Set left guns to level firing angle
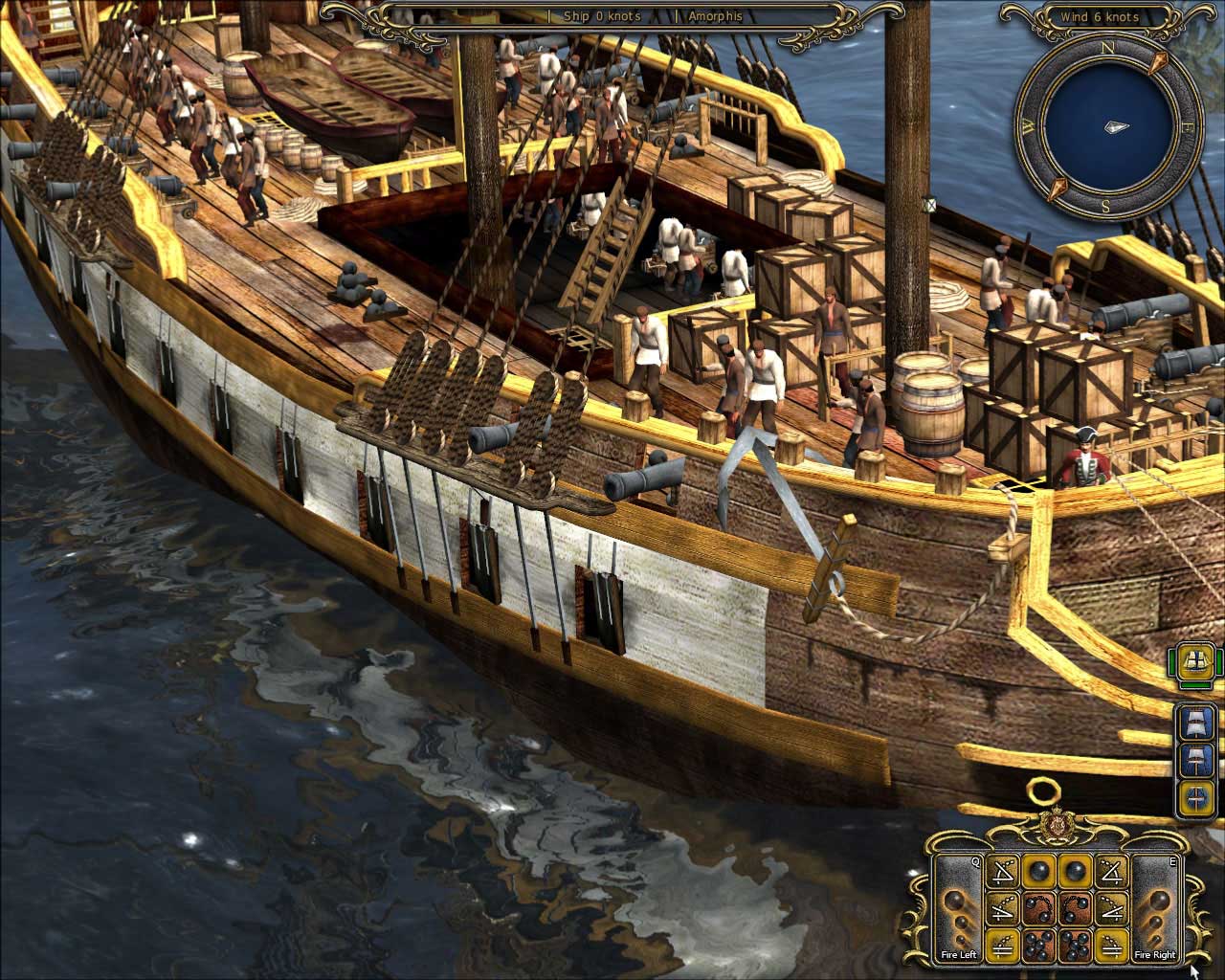Viewport: 1225px width, 980px height. (x=1002, y=945)
